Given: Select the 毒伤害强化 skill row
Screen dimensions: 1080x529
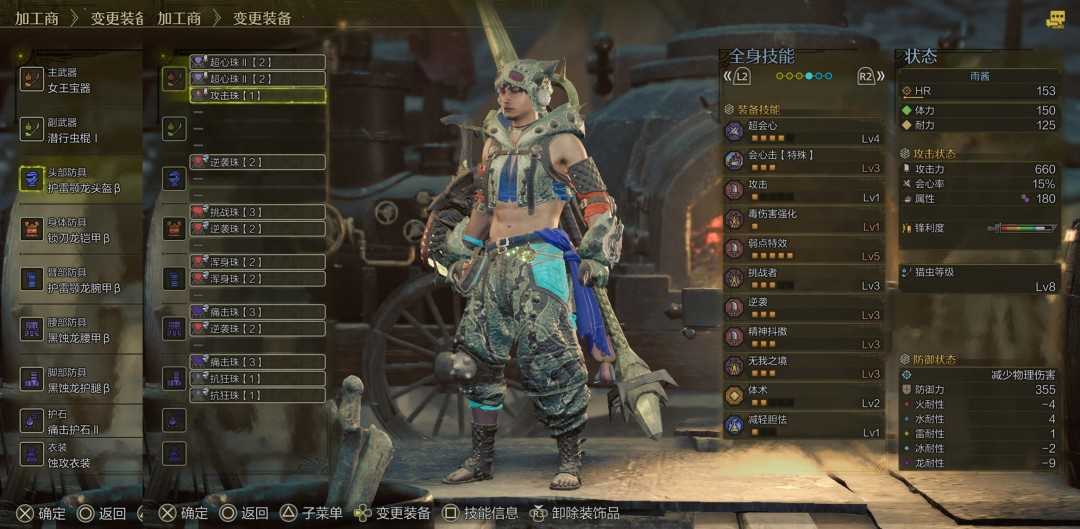Looking at the screenshot, I should [803, 220].
